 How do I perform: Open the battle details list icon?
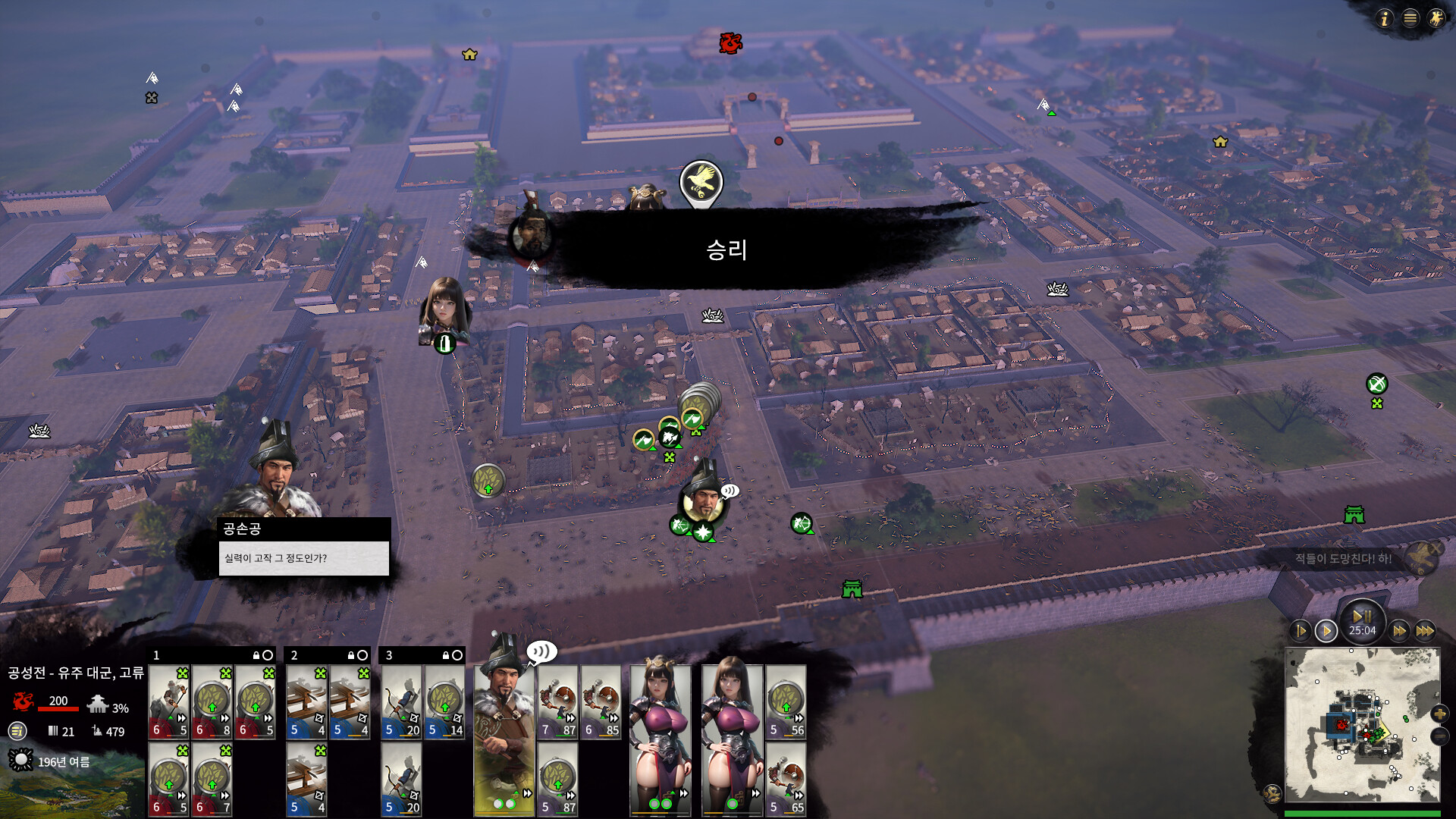point(17,731)
